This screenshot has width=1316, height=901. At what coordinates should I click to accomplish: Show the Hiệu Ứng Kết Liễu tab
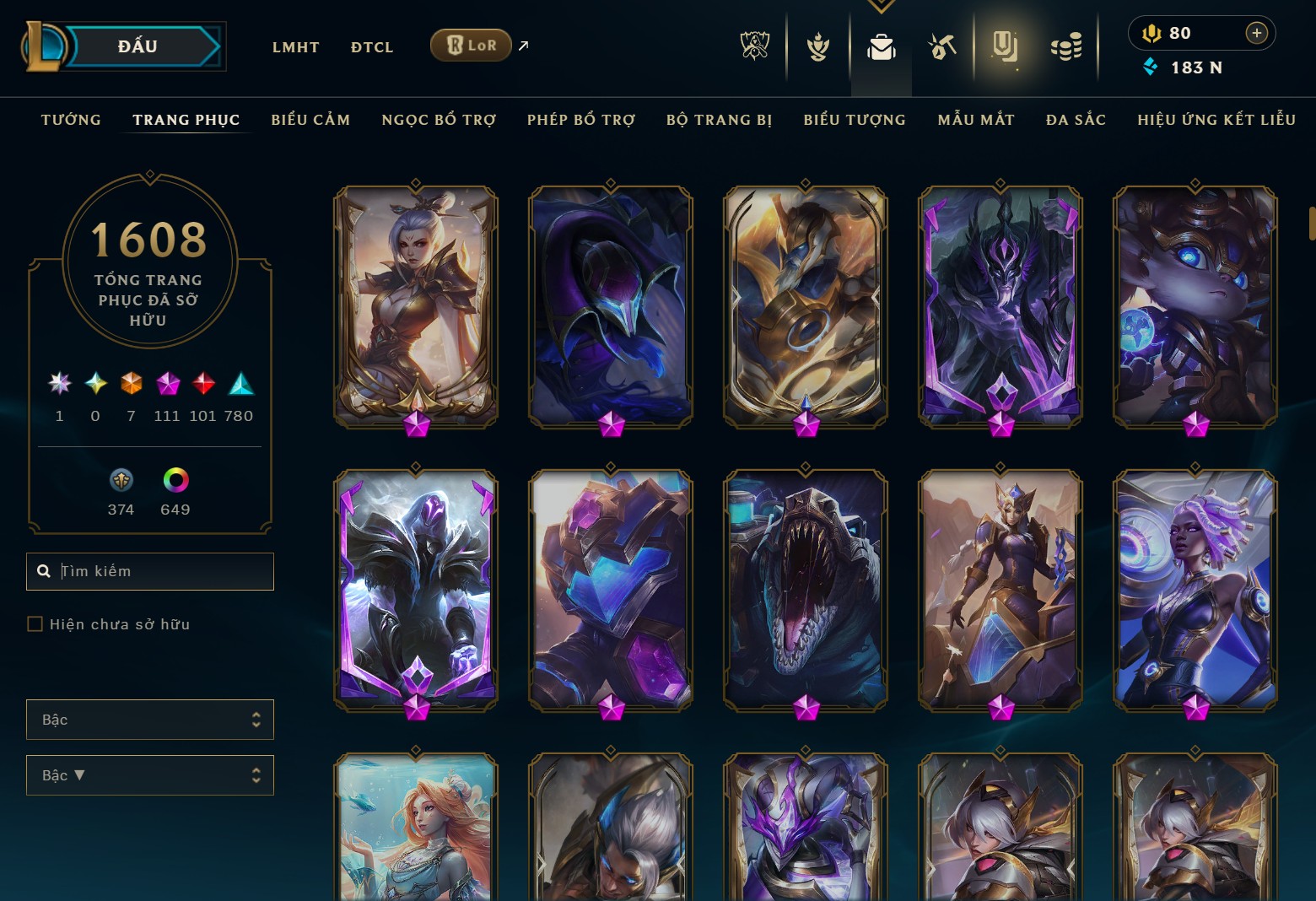pos(1216,120)
